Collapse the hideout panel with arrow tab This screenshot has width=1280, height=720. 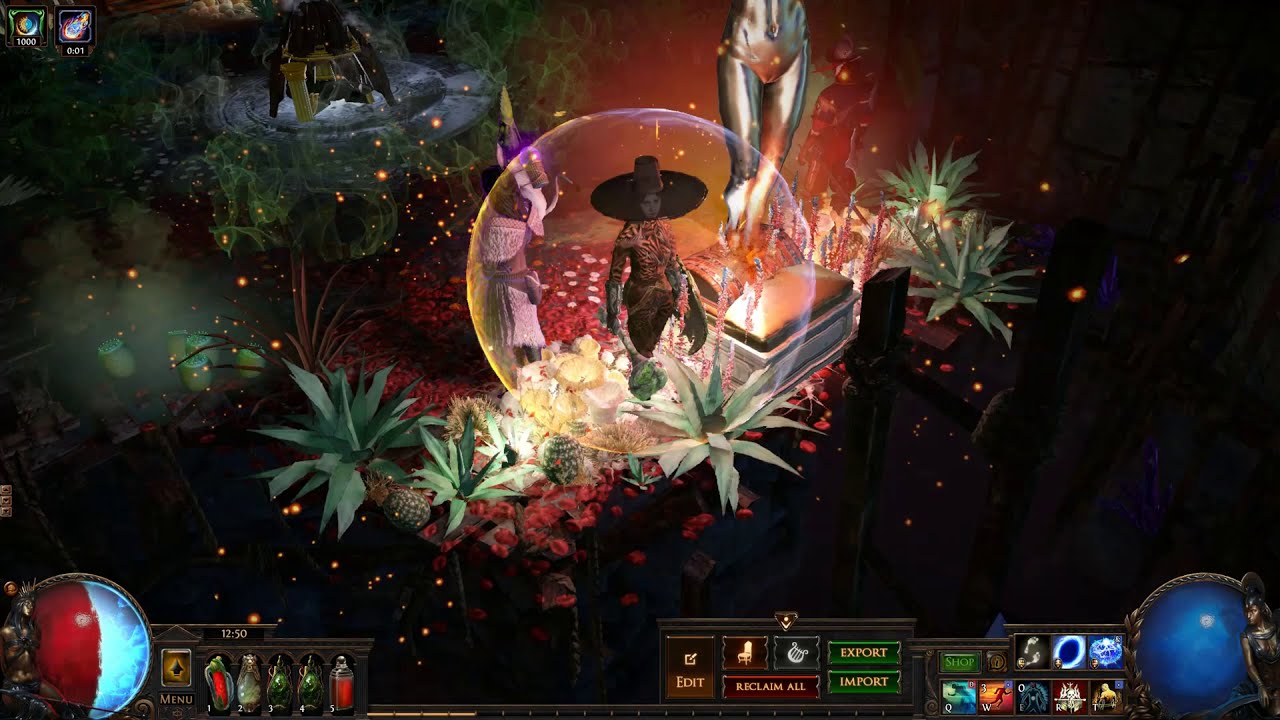click(785, 621)
